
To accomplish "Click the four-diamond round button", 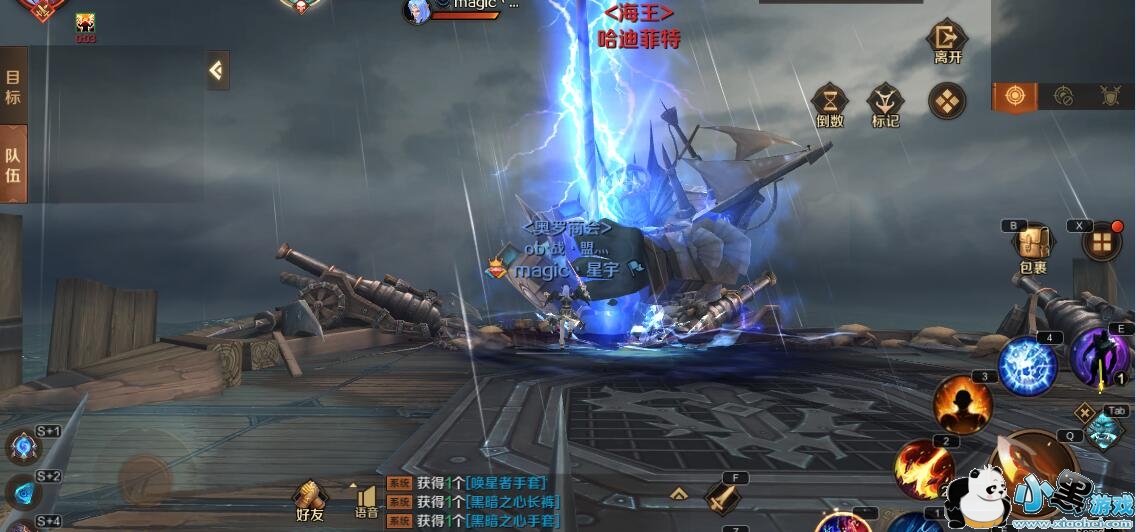I will pyautogui.click(x=946, y=100).
